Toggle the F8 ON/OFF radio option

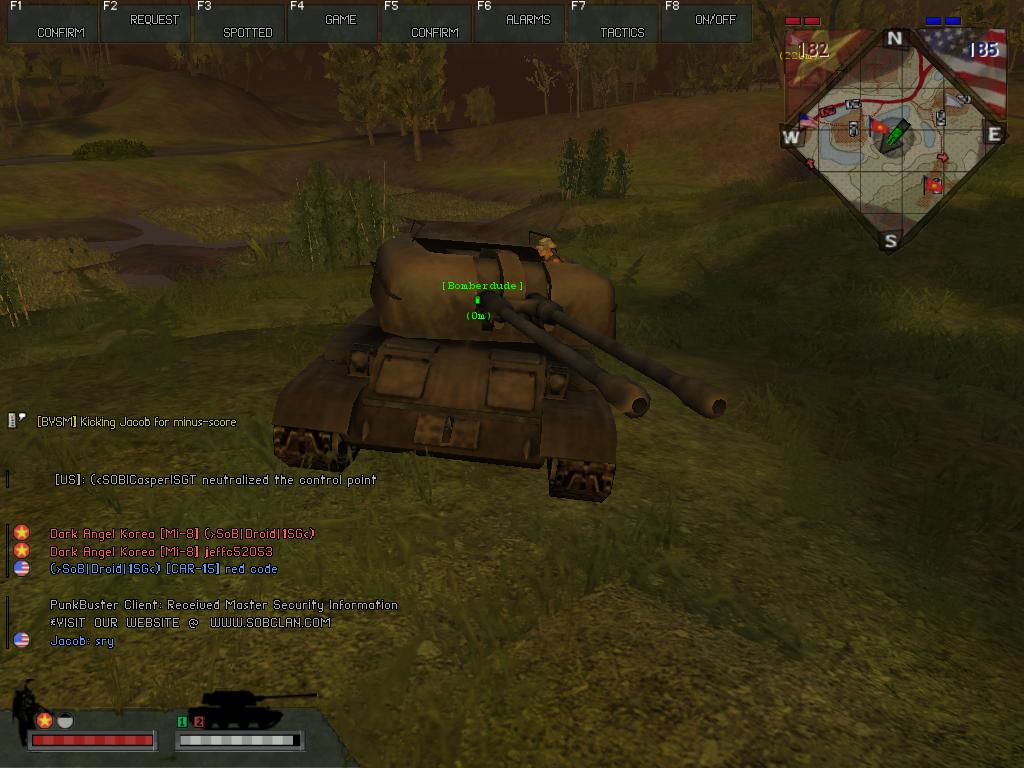point(707,22)
